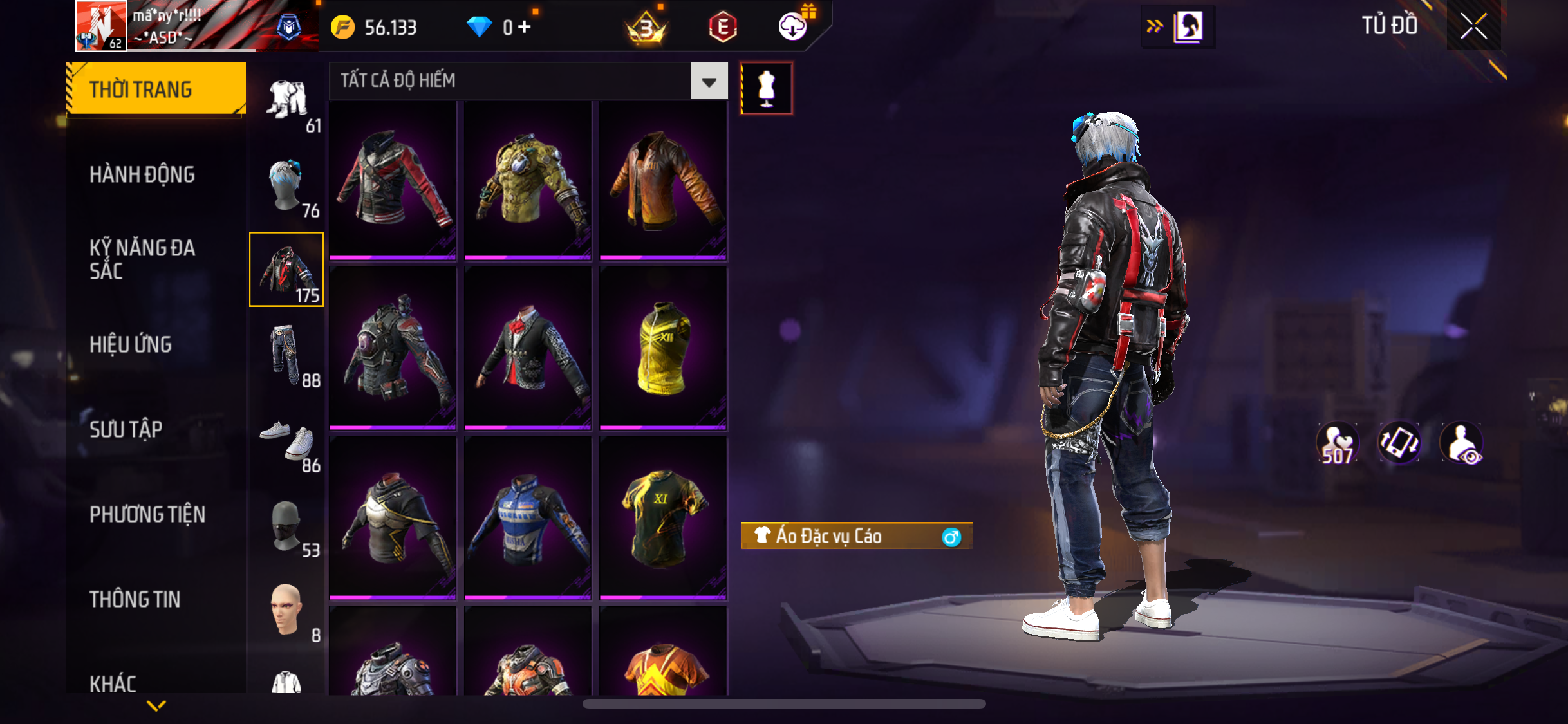
Task: Add diamonds with the plus button
Action: (525, 26)
